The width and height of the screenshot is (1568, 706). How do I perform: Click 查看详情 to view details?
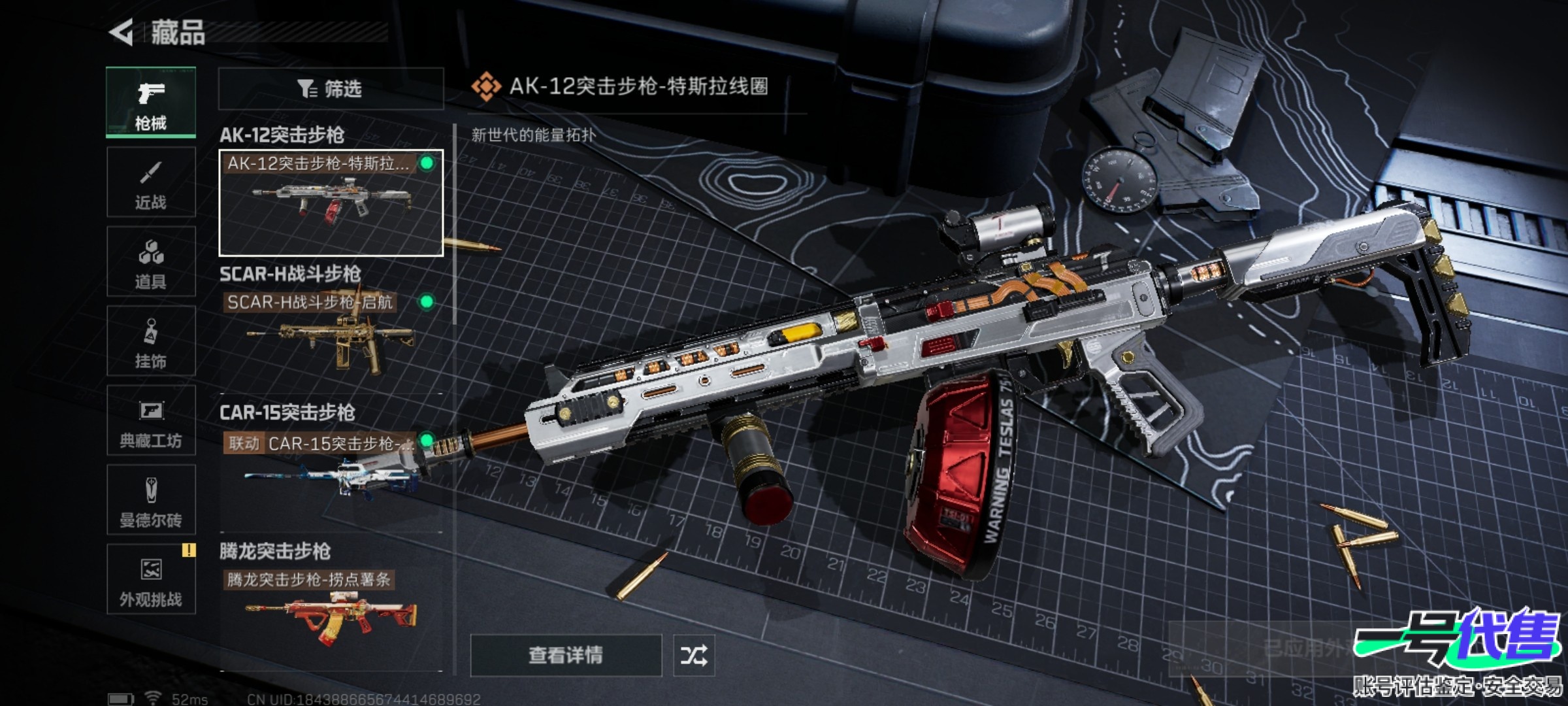pos(566,655)
